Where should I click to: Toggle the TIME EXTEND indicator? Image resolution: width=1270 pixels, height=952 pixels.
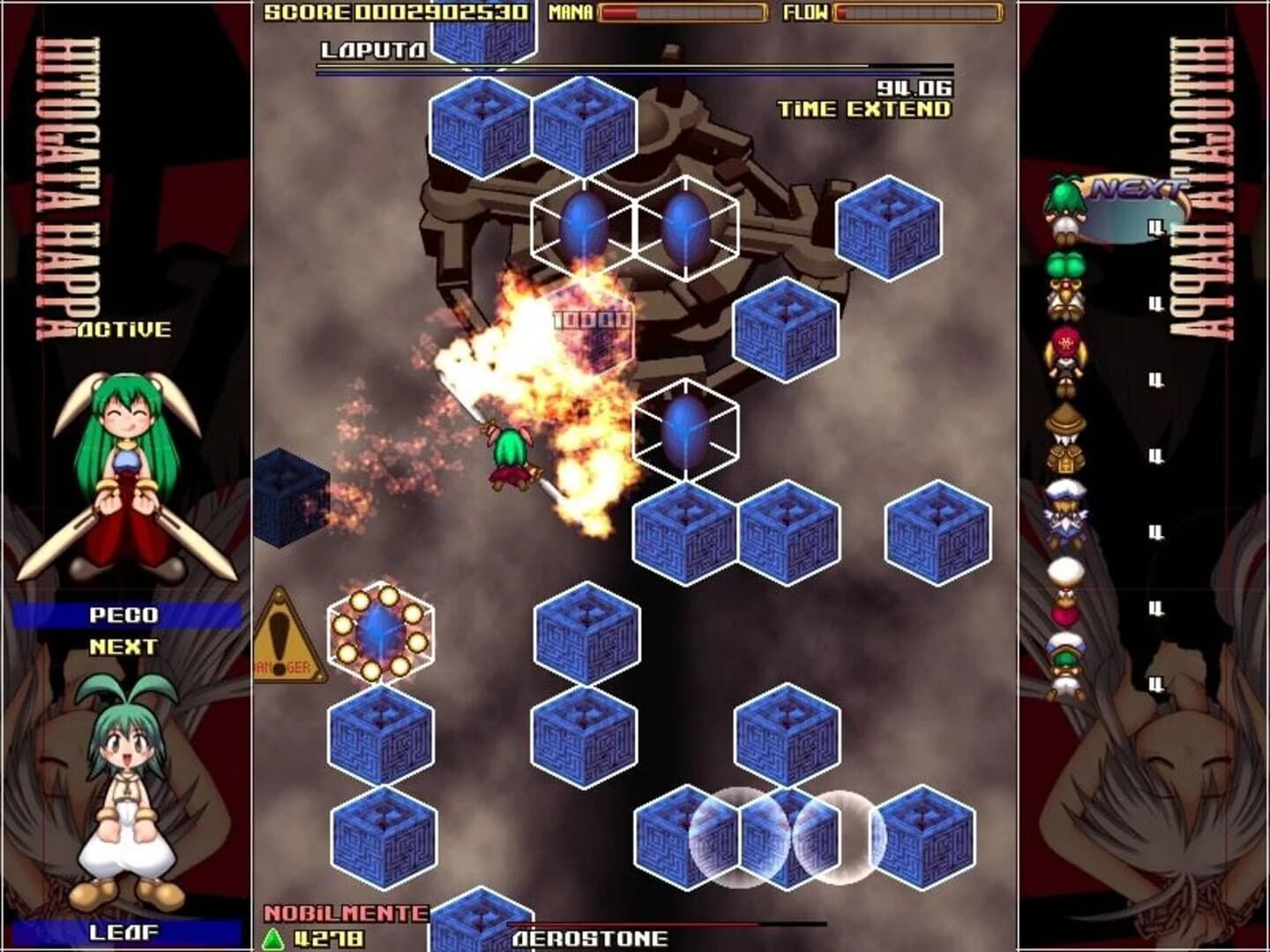point(864,108)
